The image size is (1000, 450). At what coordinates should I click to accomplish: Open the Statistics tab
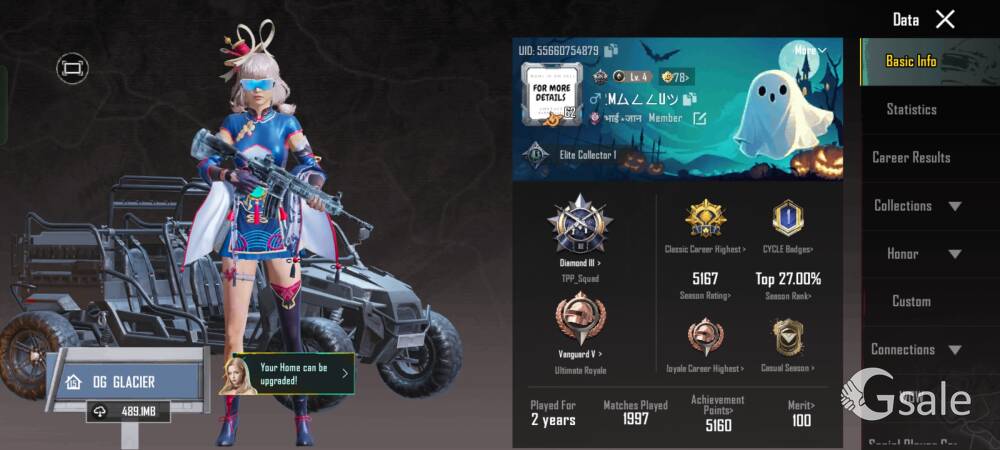pyautogui.click(x=911, y=109)
